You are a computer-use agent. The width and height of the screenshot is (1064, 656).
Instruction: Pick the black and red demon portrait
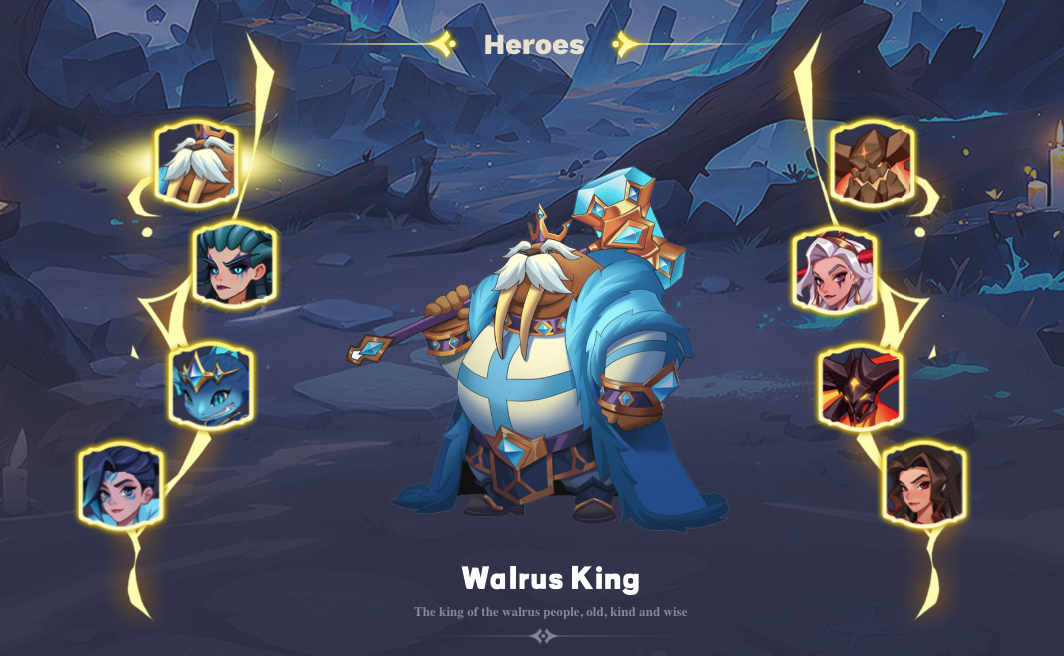861,387
